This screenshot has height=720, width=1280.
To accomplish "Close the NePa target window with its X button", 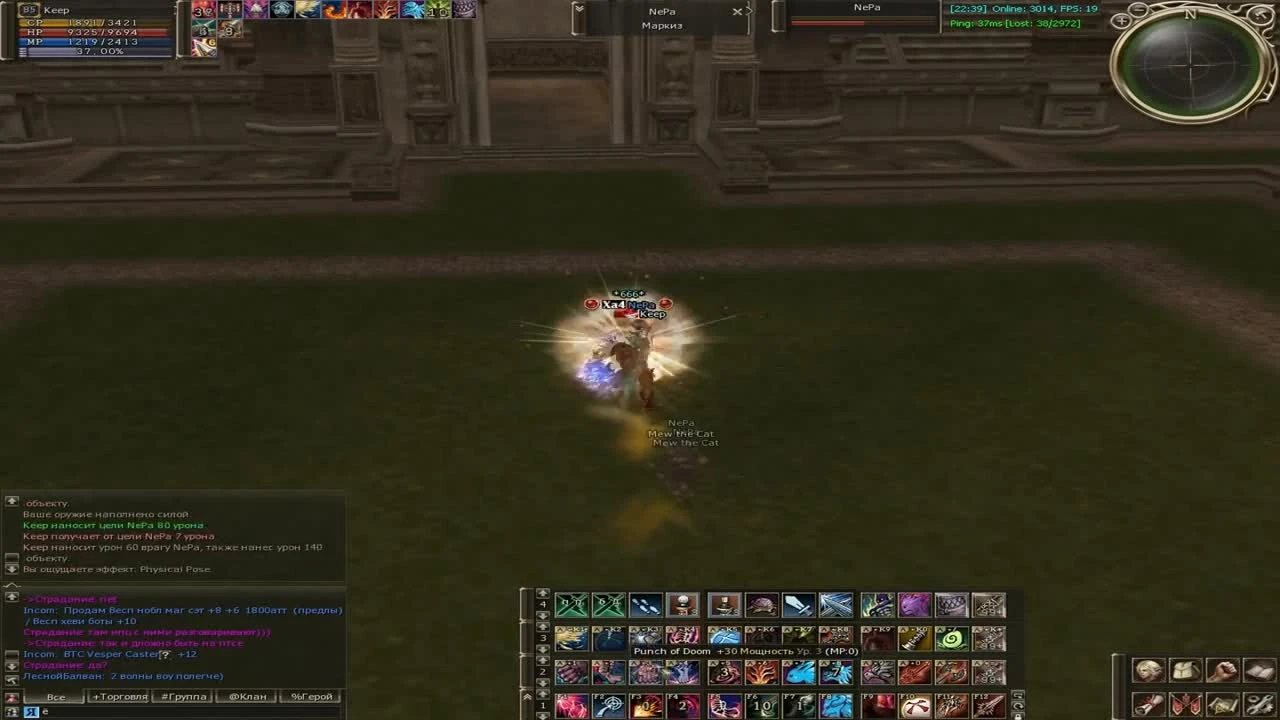I will coord(738,12).
